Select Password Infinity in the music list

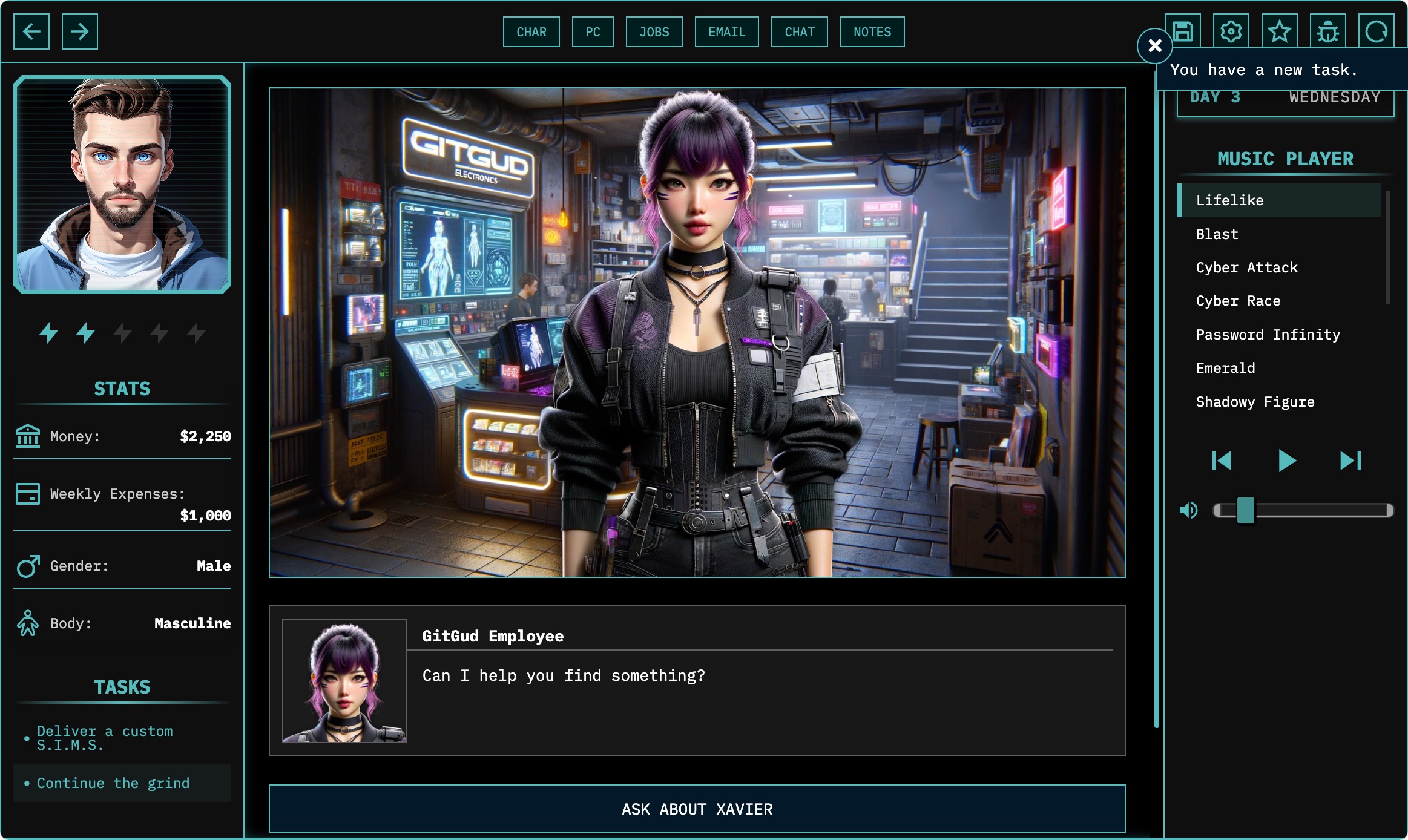point(1268,335)
